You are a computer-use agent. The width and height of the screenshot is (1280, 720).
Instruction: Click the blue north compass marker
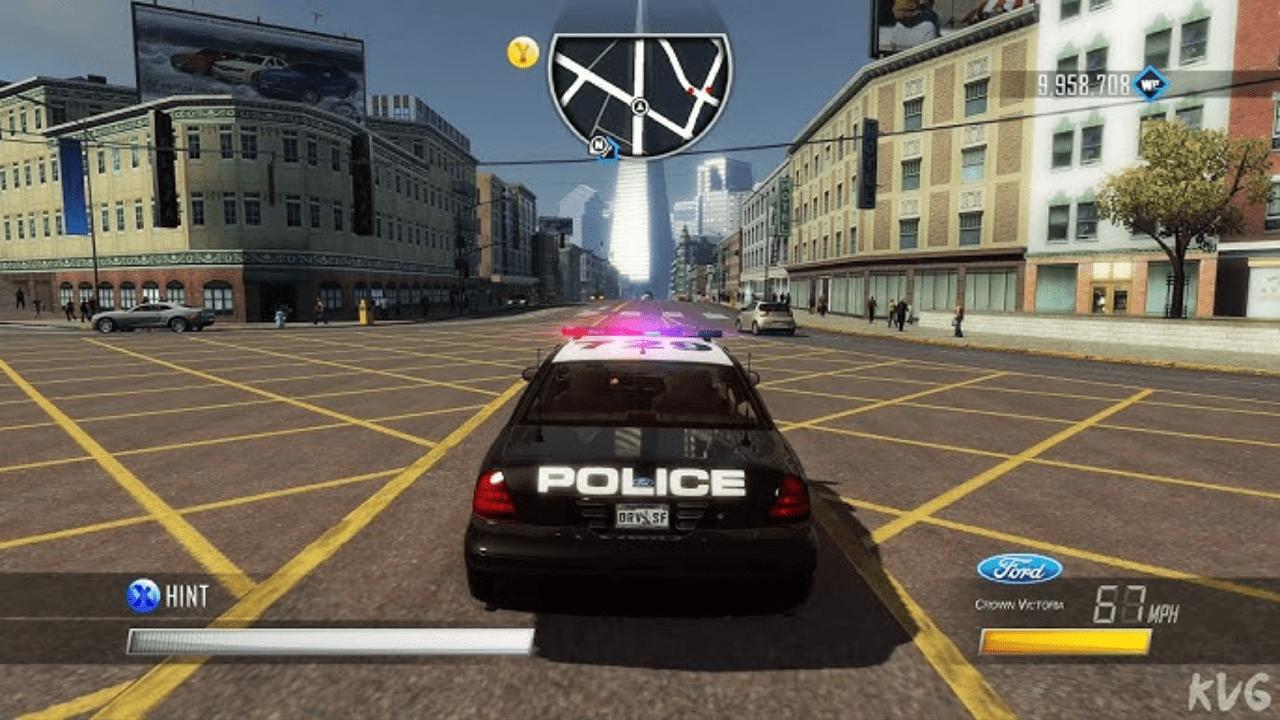(x=602, y=146)
